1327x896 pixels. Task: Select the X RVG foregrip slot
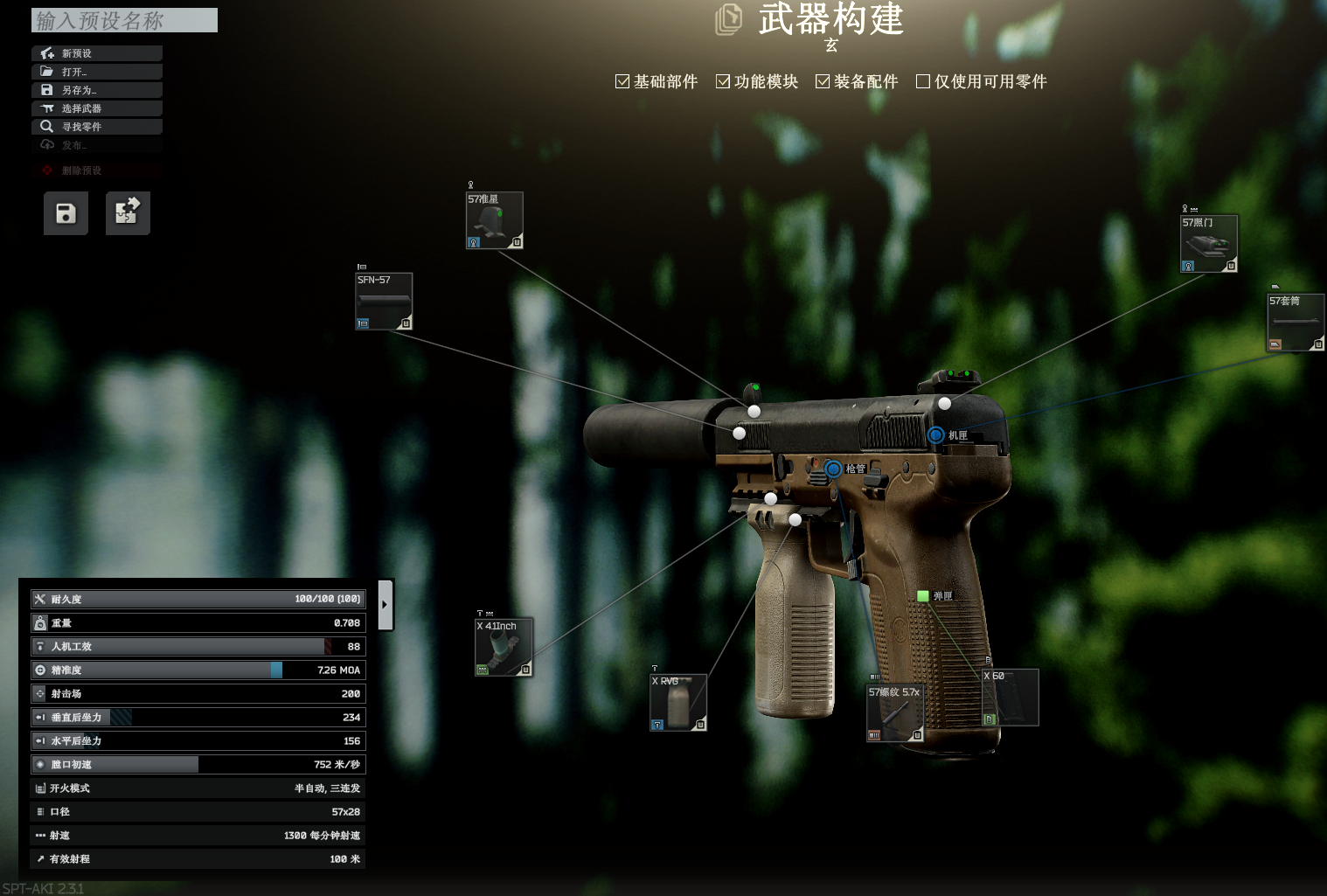[678, 703]
